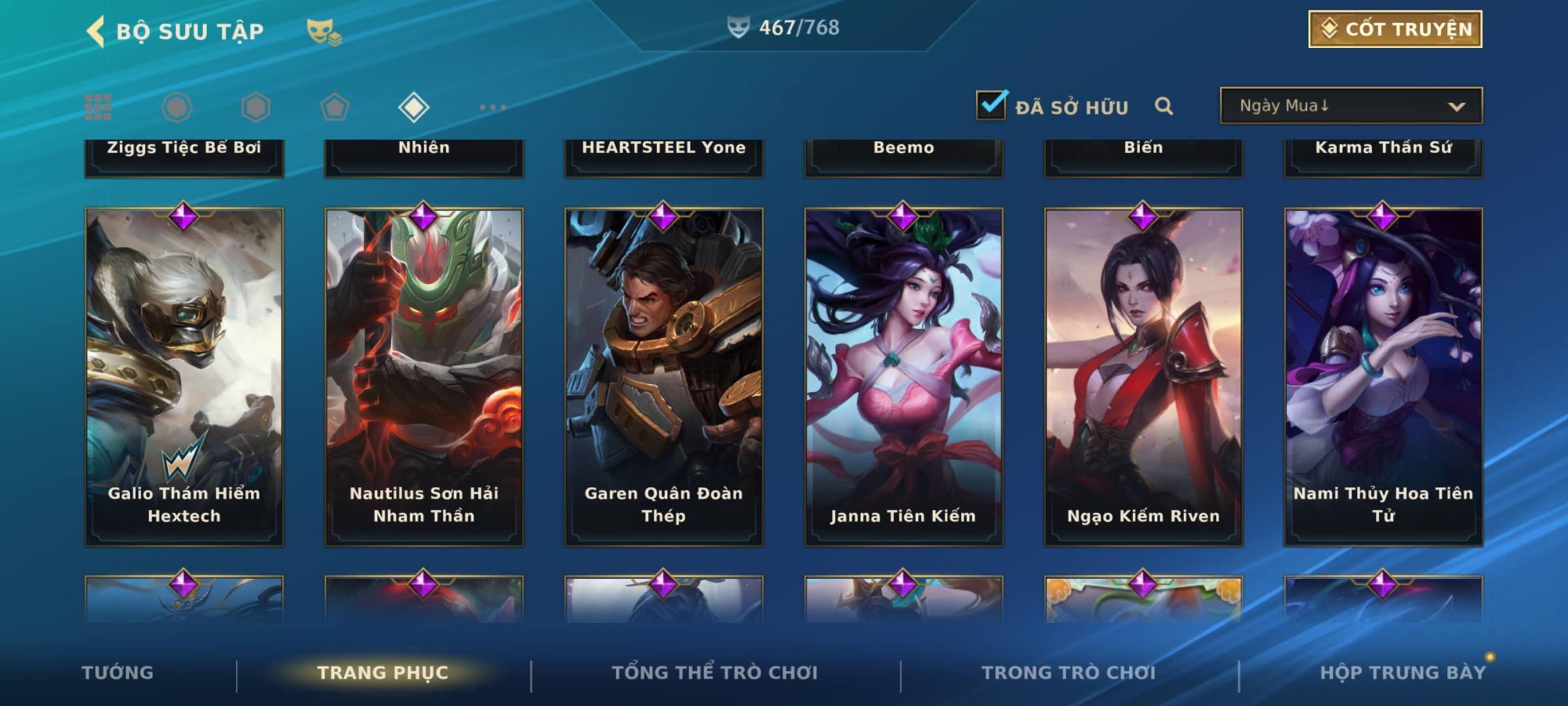The image size is (1568, 706).
Task: Expand the Ngày Mua sort dropdown
Action: tap(1351, 106)
